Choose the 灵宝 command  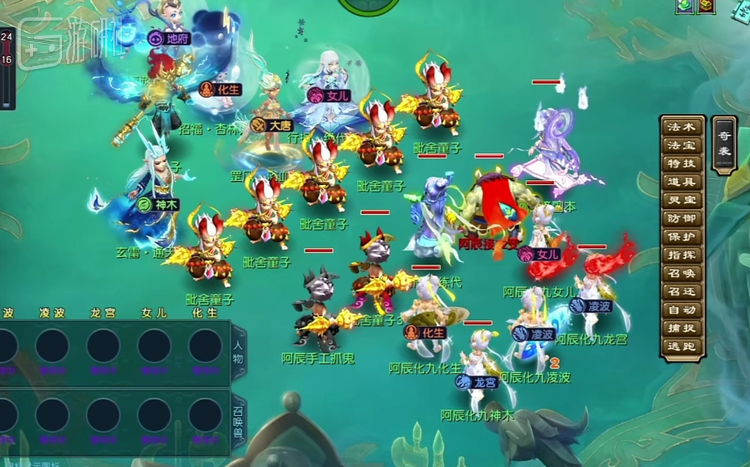681,200
